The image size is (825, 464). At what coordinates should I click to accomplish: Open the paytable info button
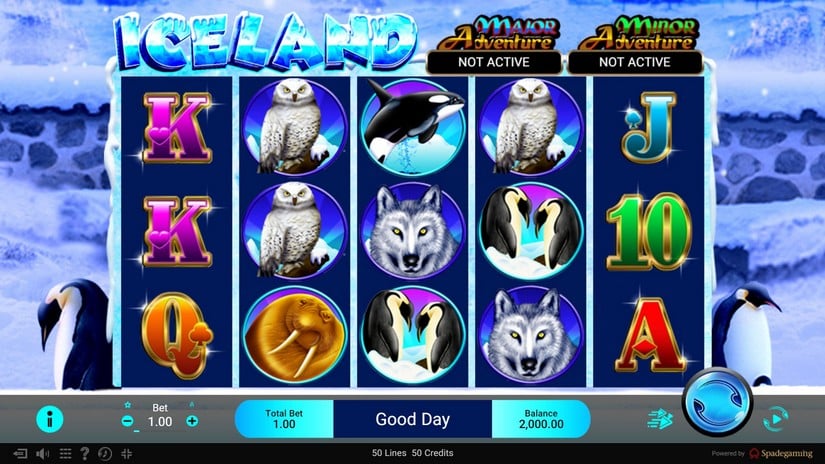49,419
